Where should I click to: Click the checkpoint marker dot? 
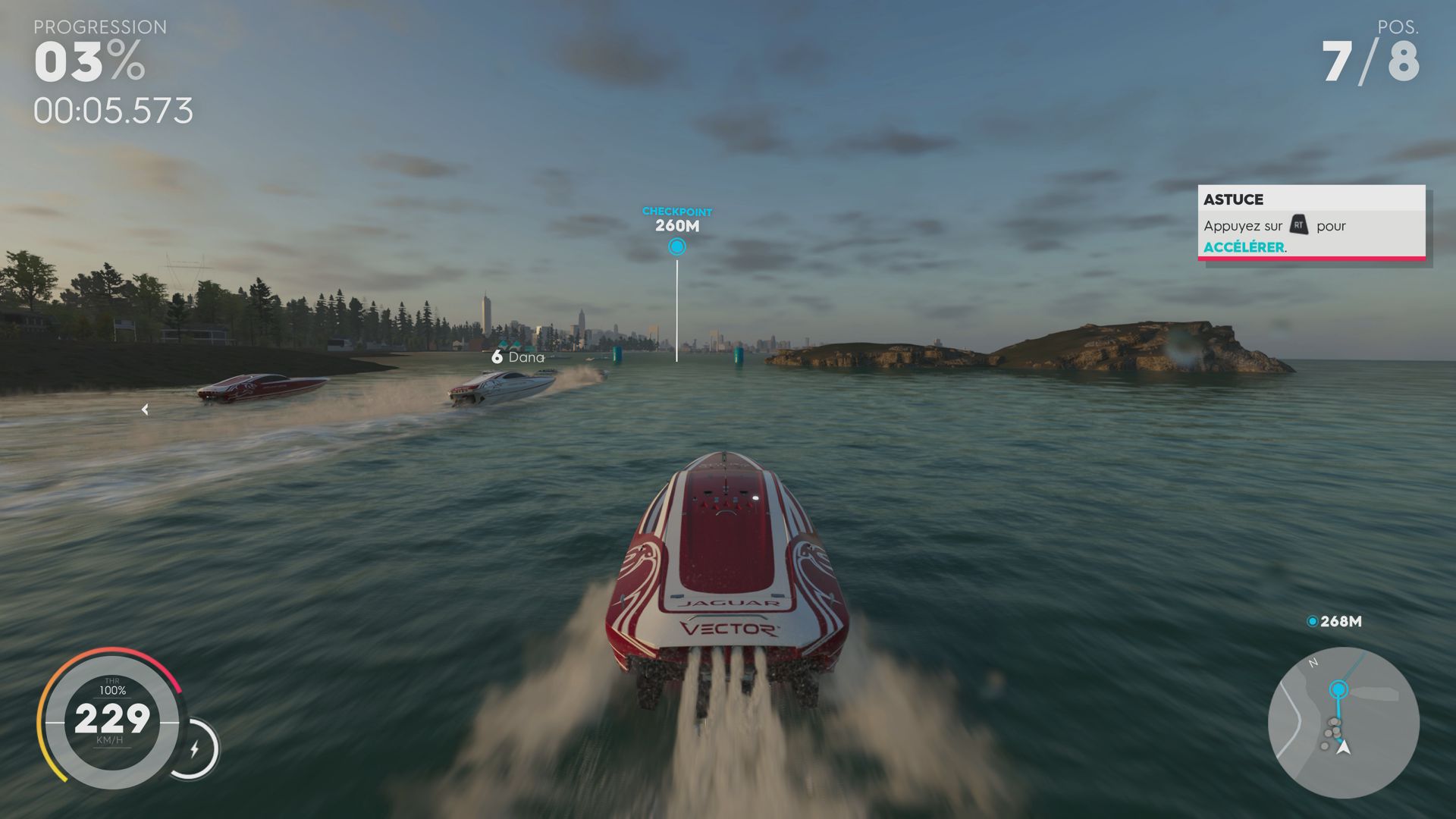(x=677, y=245)
